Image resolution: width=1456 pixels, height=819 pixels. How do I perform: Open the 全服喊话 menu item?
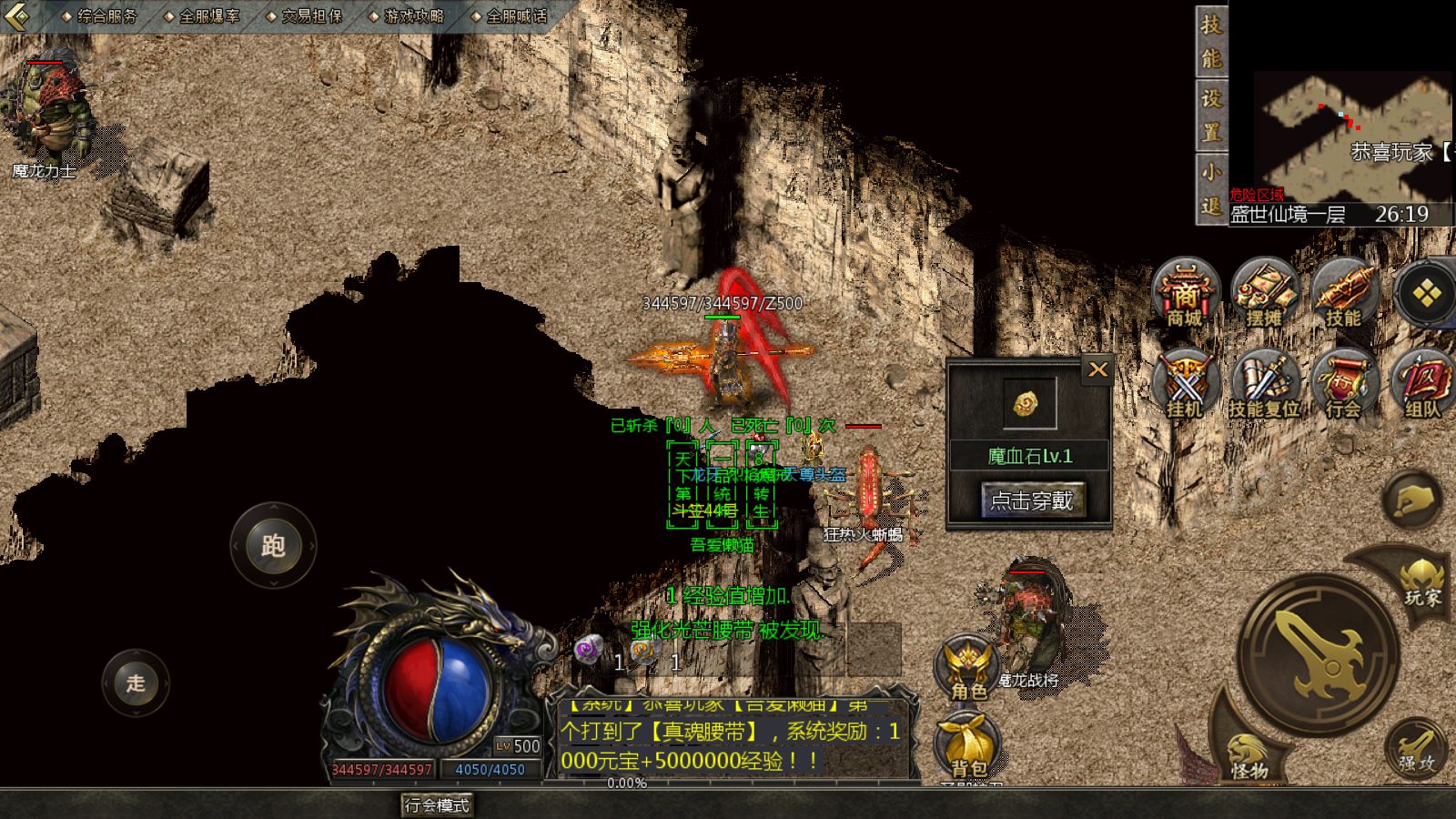515,15
